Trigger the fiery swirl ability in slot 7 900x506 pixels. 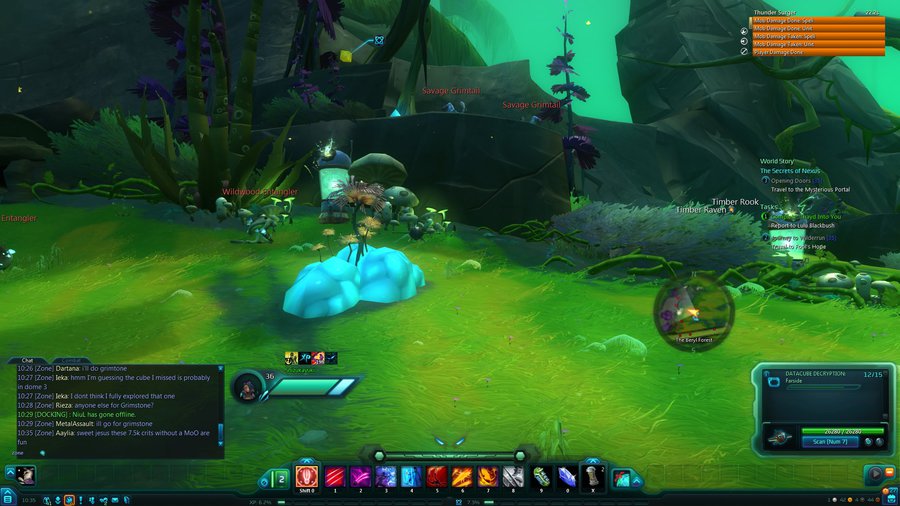click(488, 477)
